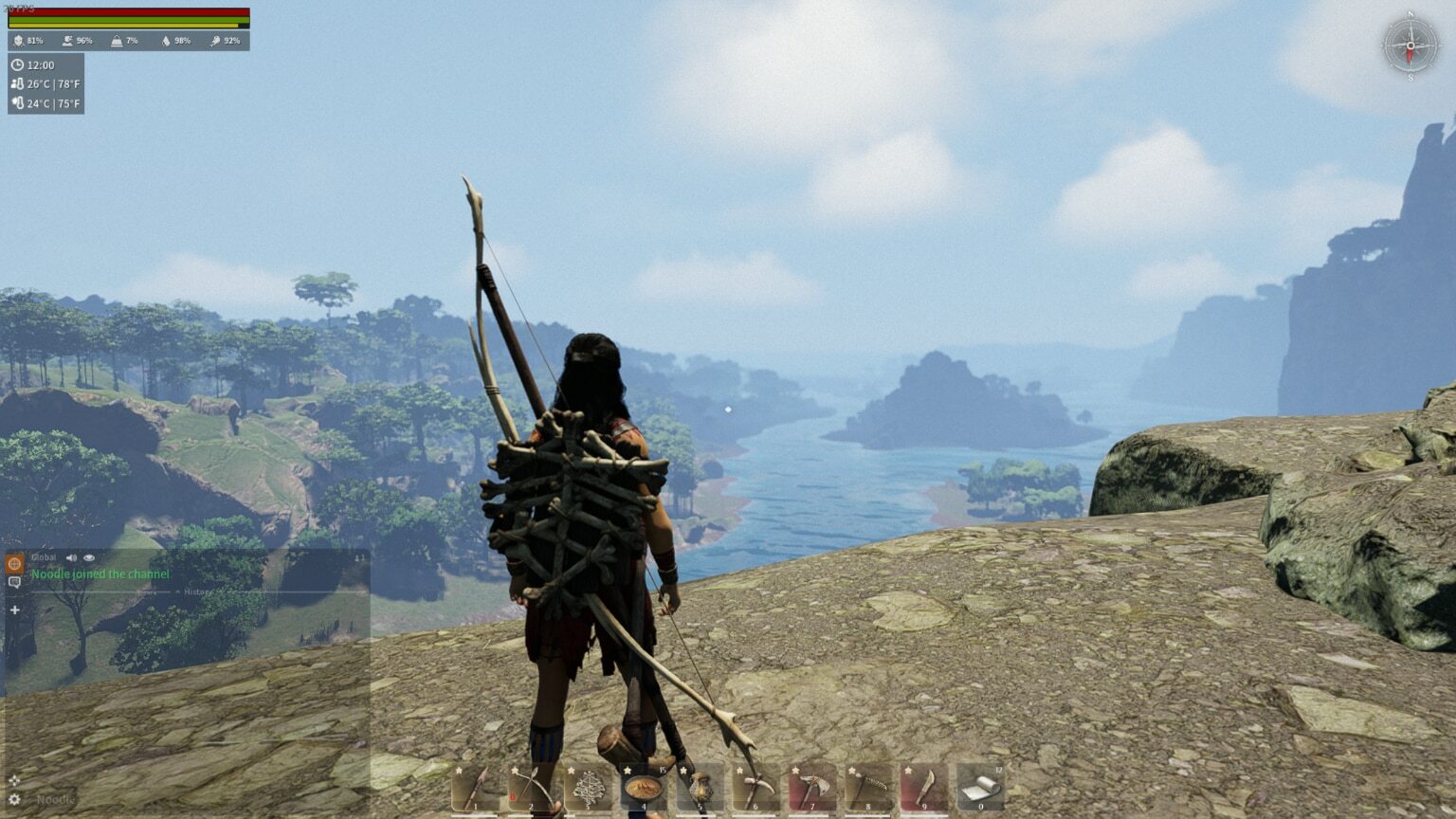Image resolution: width=1456 pixels, height=819 pixels.
Task: Mute the Global chat channel audio
Action: pos(73,557)
